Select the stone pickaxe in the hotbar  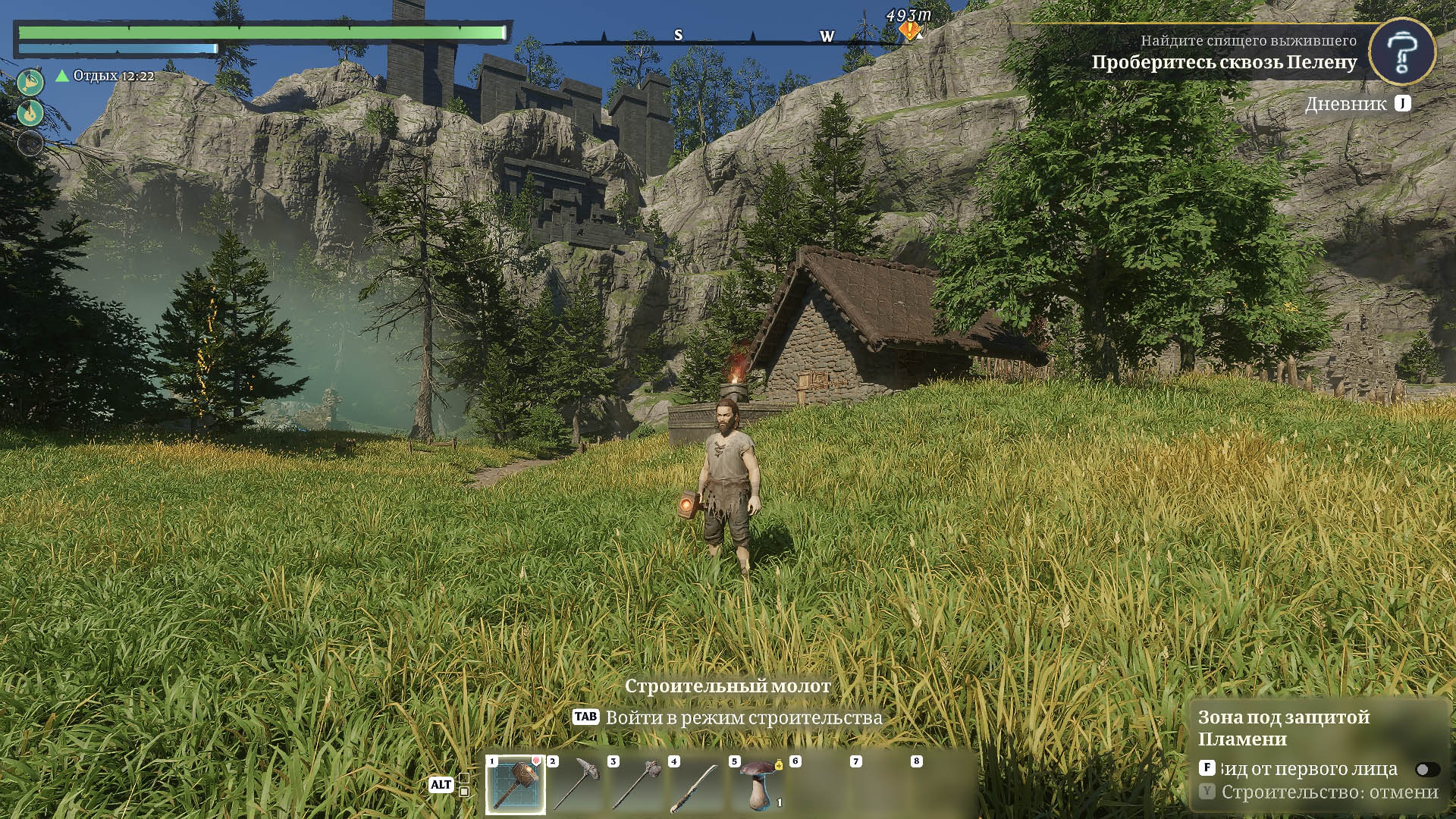click(x=576, y=785)
